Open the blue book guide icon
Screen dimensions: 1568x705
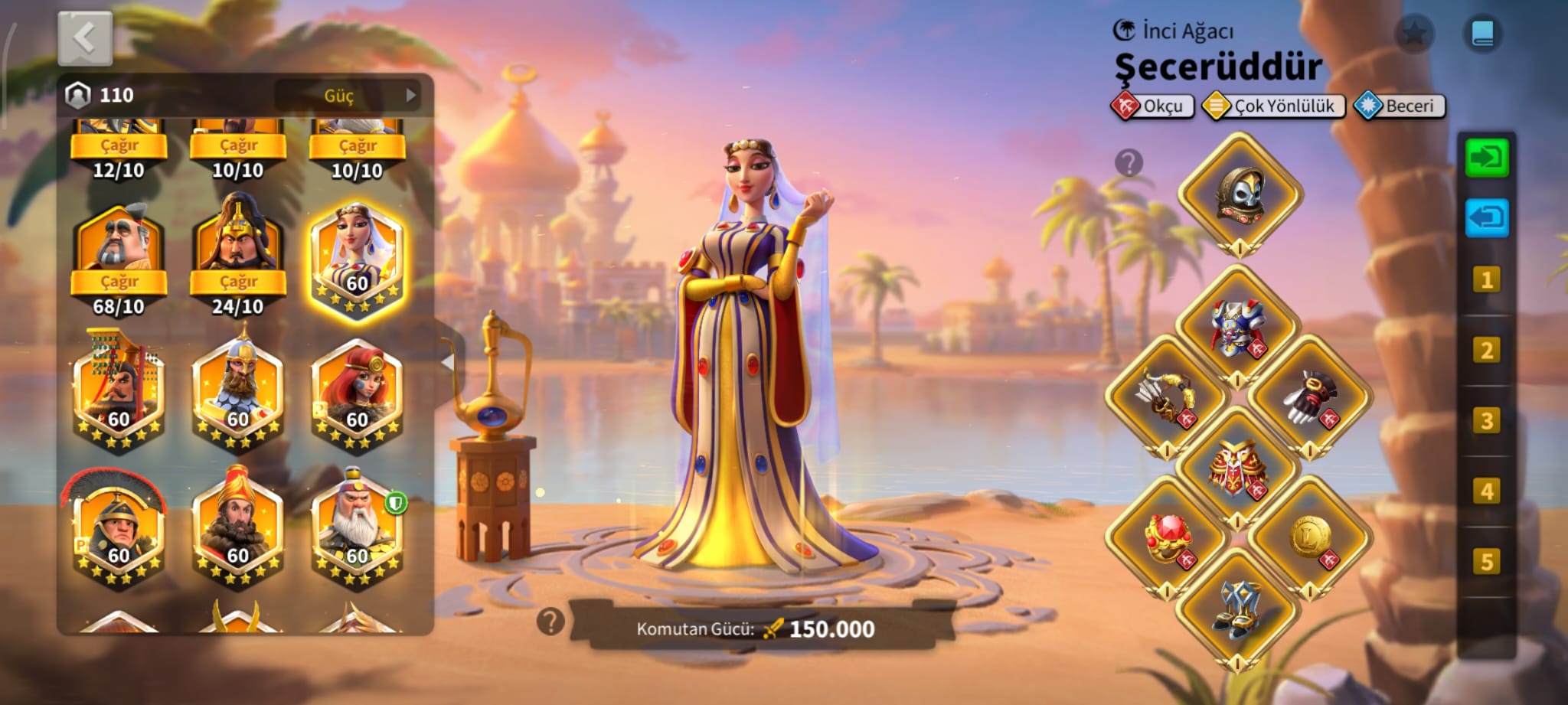(1482, 33)
